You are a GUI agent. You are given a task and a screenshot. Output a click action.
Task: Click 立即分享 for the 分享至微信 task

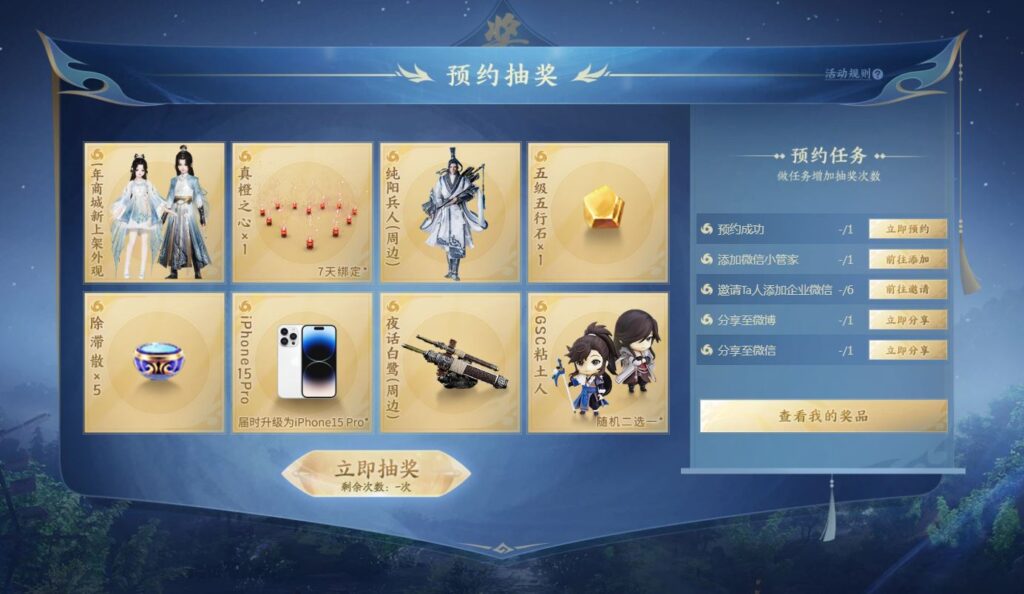pyautogui.click(x=907, y=350)
